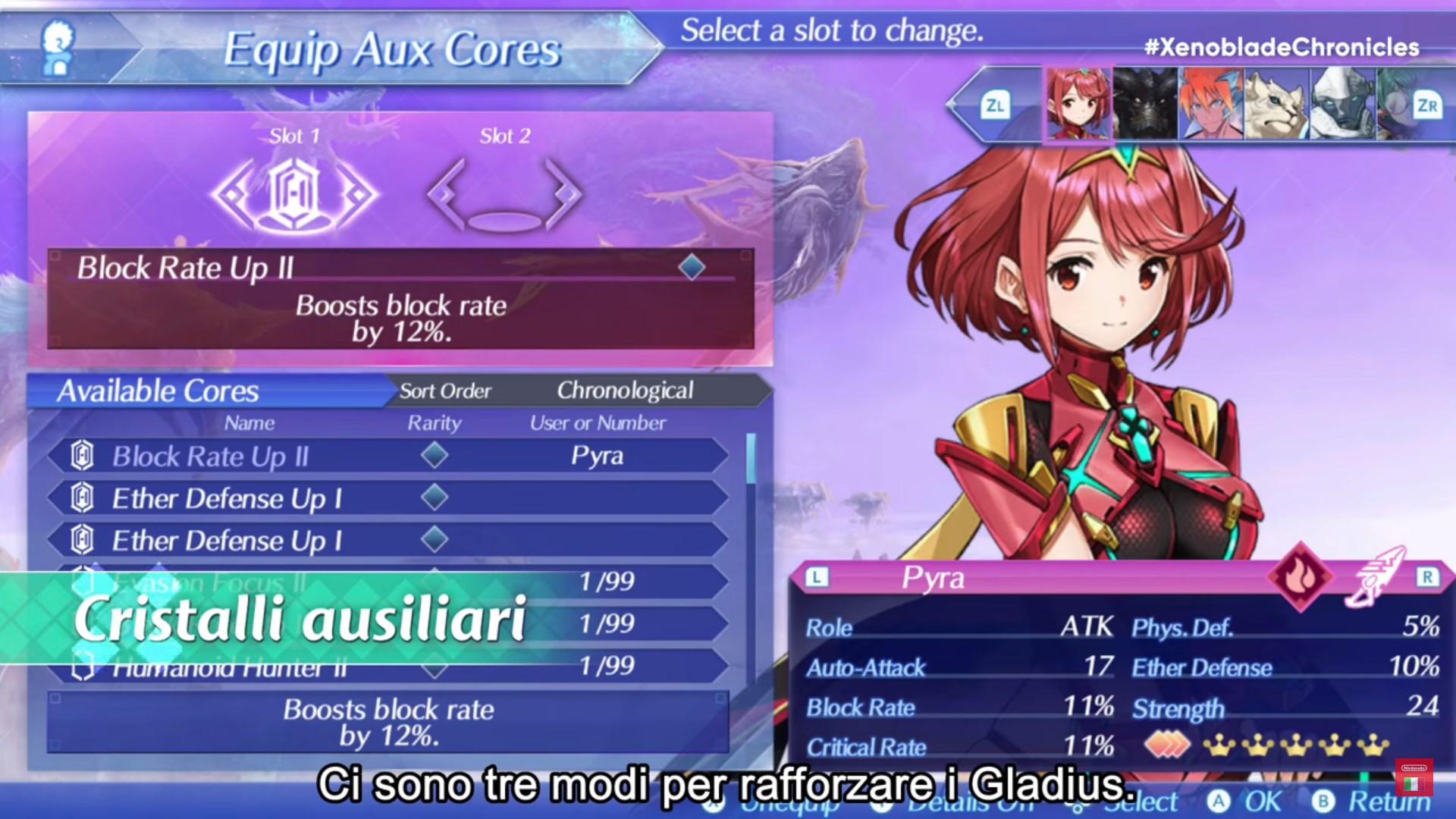Click the available cores list scrollbar
The image size is (1456, 819).
coord(751,460)
